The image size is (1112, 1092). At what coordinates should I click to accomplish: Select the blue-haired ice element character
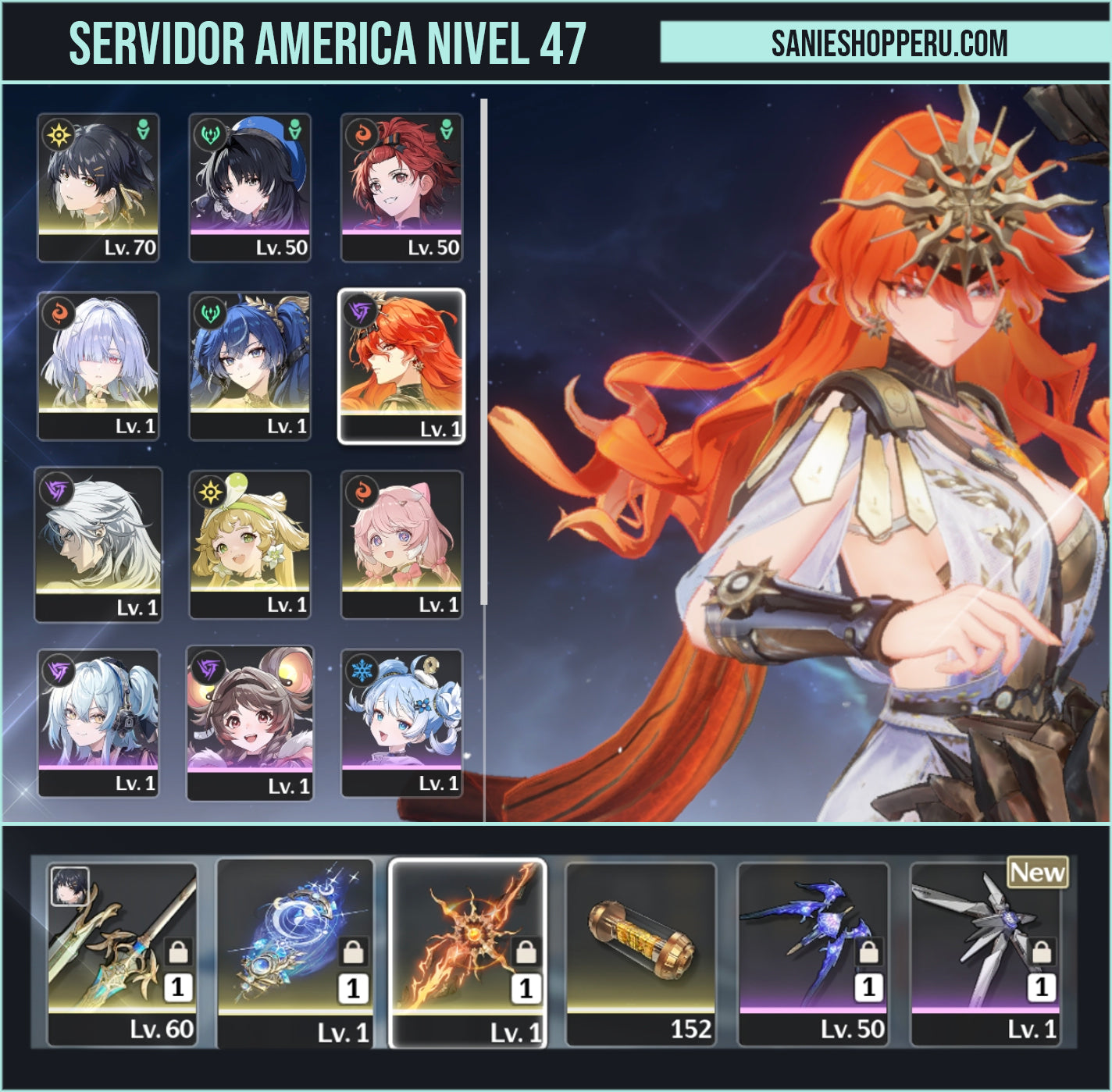tap(401, 723)
